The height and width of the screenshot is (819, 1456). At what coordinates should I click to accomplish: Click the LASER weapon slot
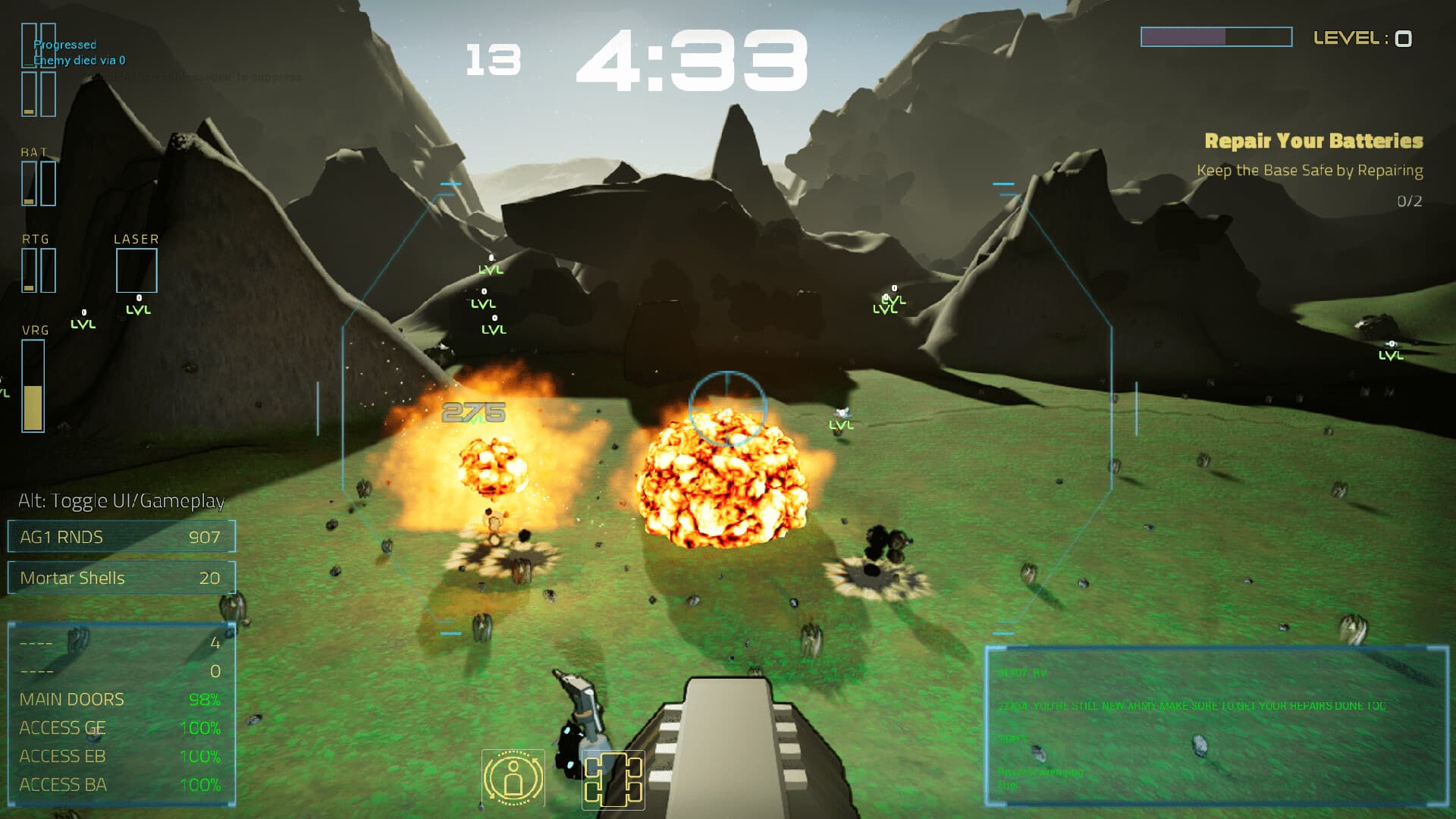click(137, 270)
